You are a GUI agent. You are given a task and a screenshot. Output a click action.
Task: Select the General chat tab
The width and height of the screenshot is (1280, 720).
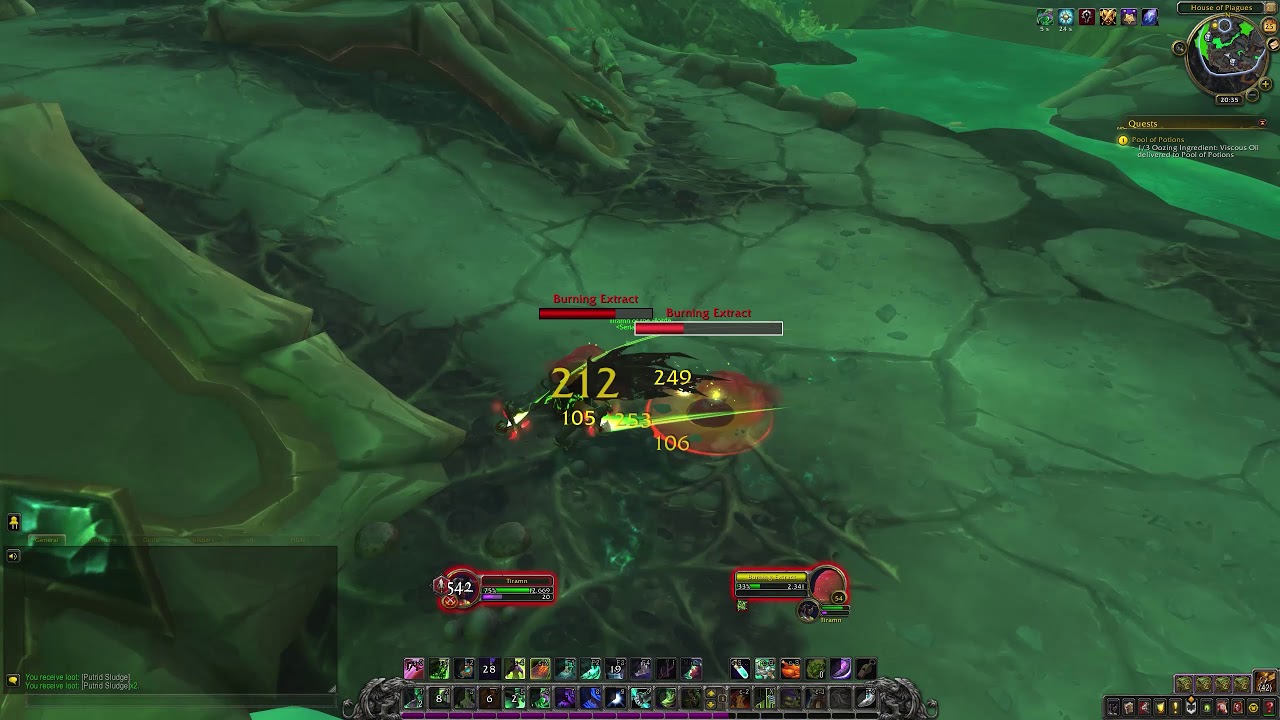tap(46, 540)
